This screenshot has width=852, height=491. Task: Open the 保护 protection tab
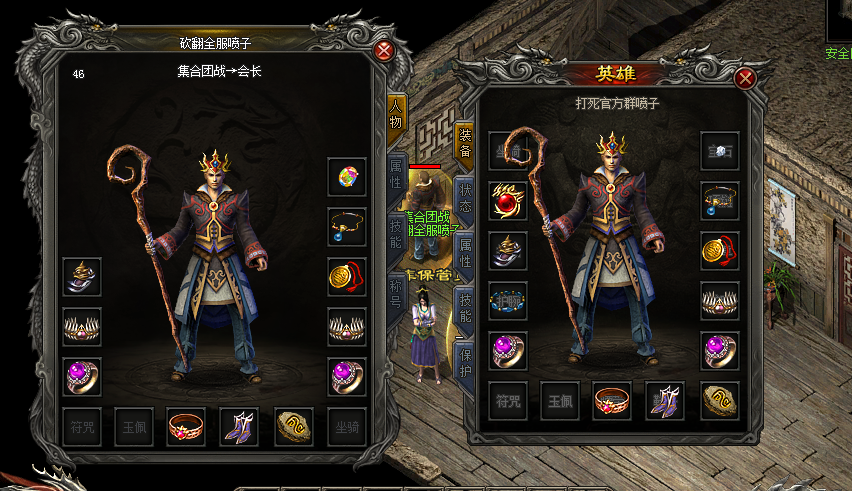[465, 362]
